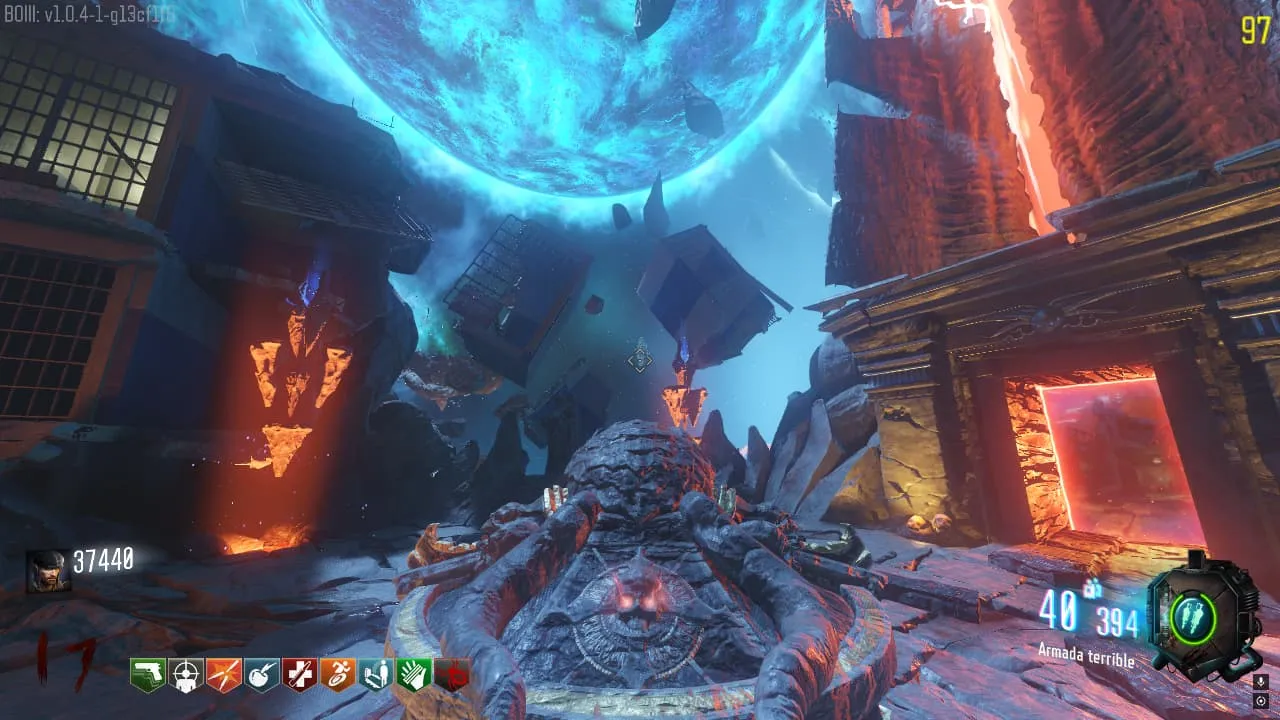
Task: Click the circular record overlay icon
Action: click(1260, 699)
